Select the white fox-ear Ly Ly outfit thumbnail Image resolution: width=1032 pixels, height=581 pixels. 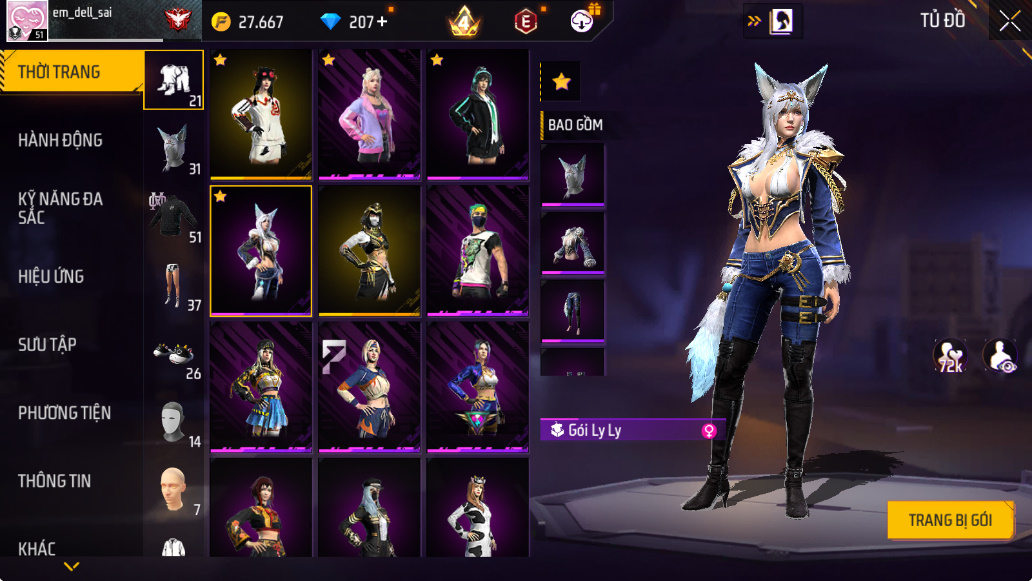click(x=261, y=251)
